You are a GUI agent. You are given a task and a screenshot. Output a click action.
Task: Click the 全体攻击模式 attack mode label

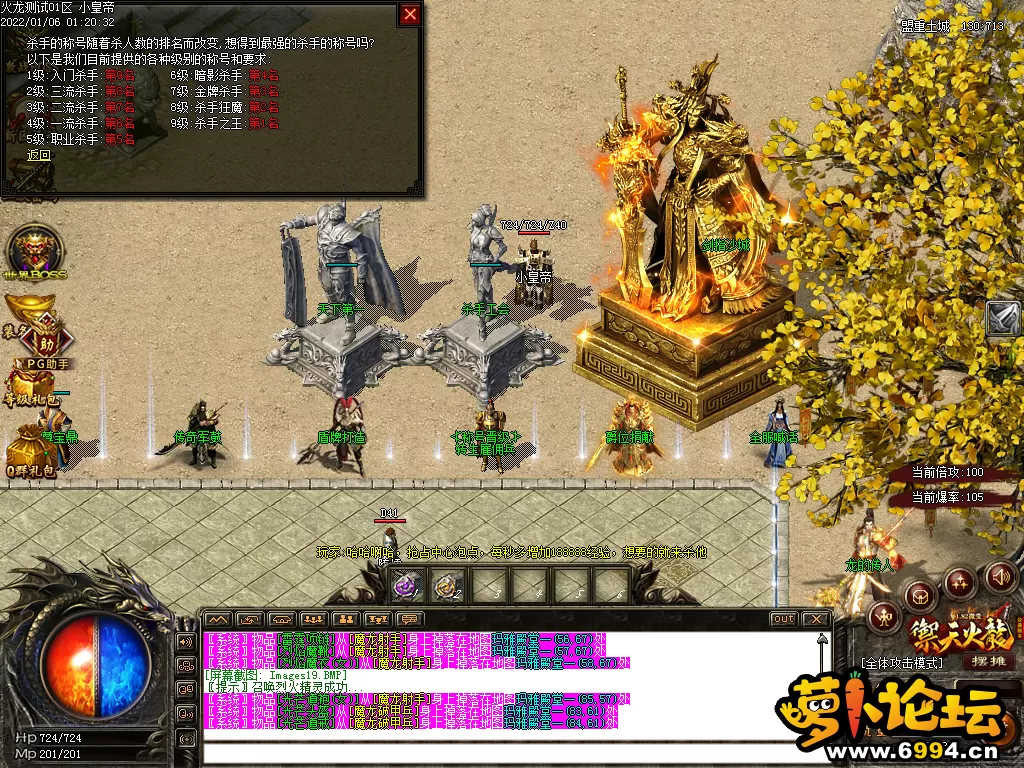point(901,663)
